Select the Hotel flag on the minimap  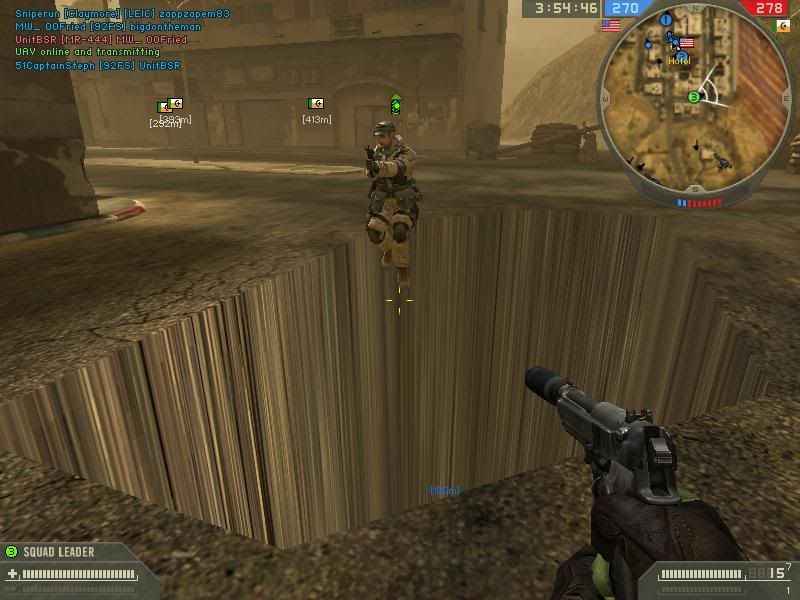point(685,45)
